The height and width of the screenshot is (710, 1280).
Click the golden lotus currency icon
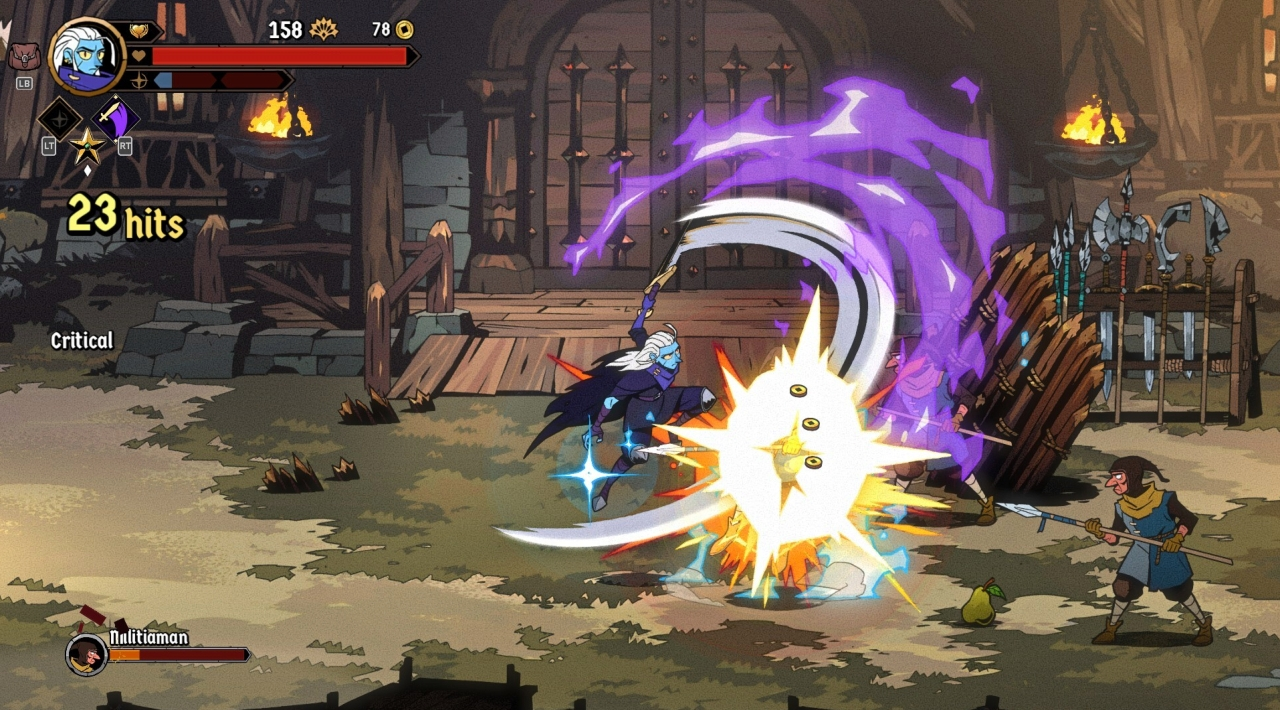pos(323,30)
